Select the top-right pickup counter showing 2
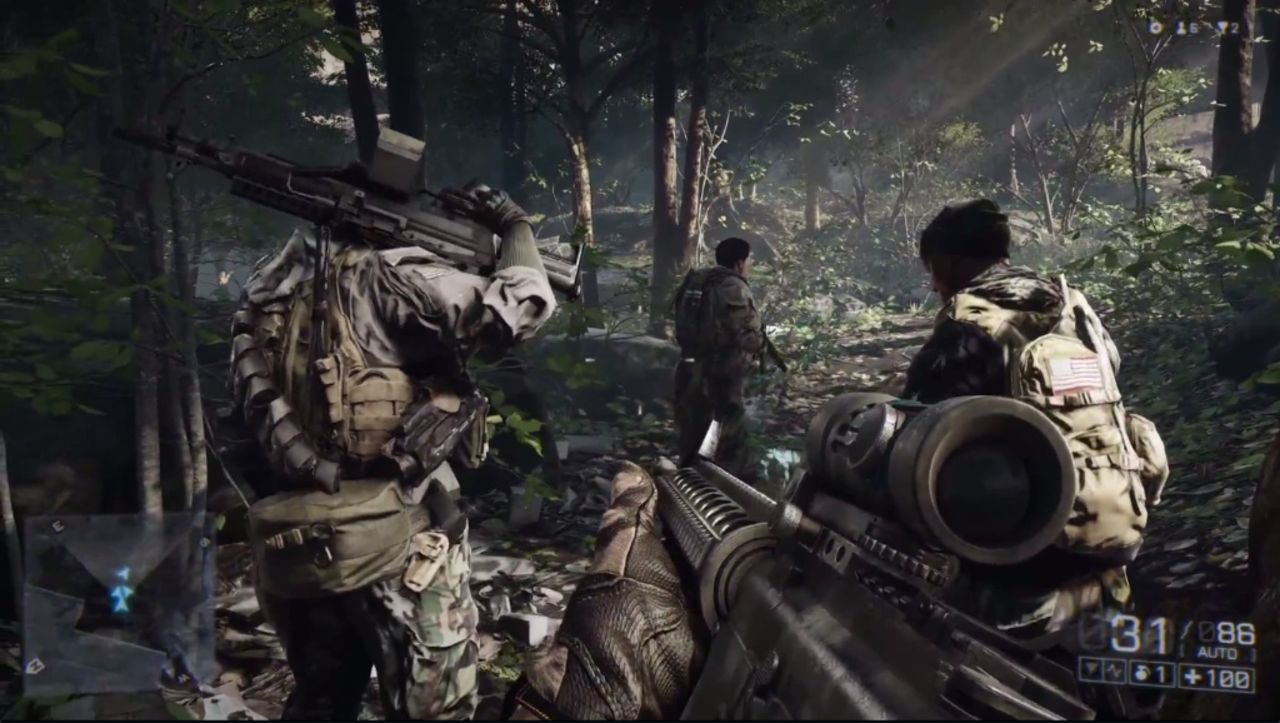 click(x=1235, y=28)
